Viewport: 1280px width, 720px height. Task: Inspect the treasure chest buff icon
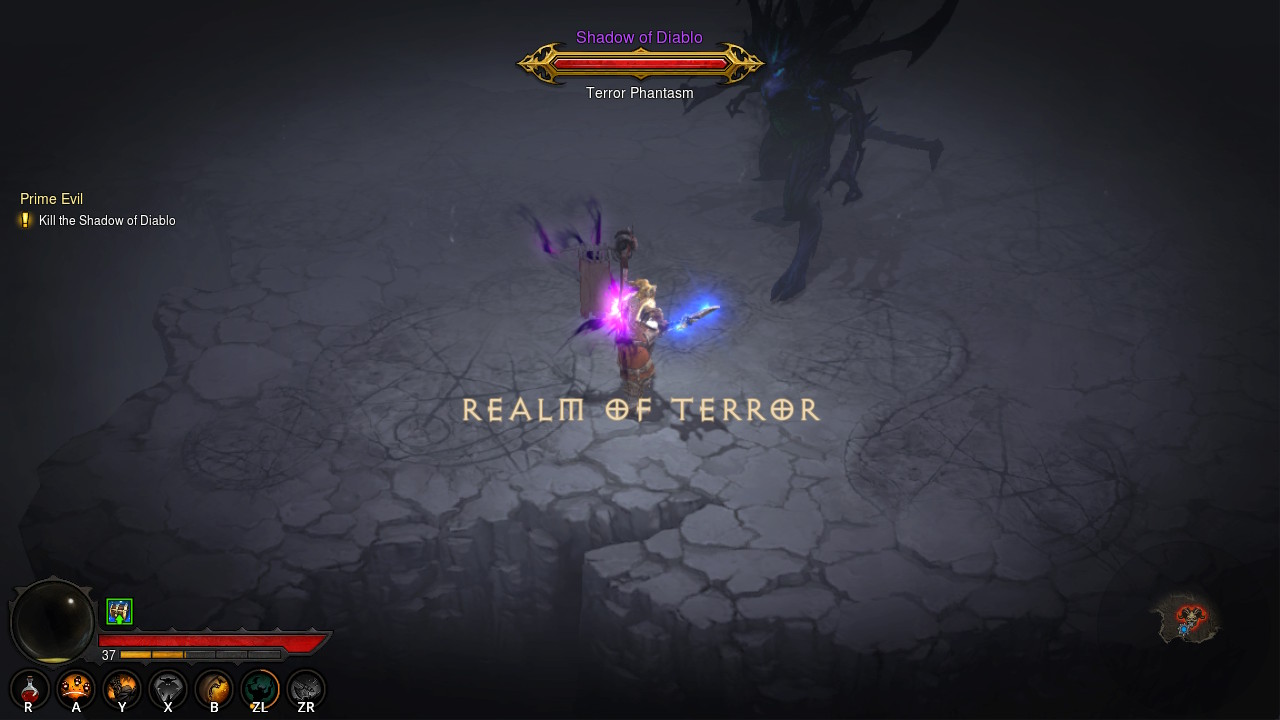[x=119, y=611]
